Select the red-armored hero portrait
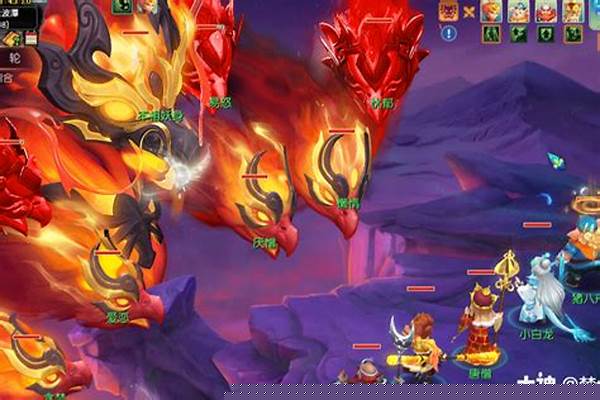The width and height of the screenshot is (600, 400). point(546,11)
